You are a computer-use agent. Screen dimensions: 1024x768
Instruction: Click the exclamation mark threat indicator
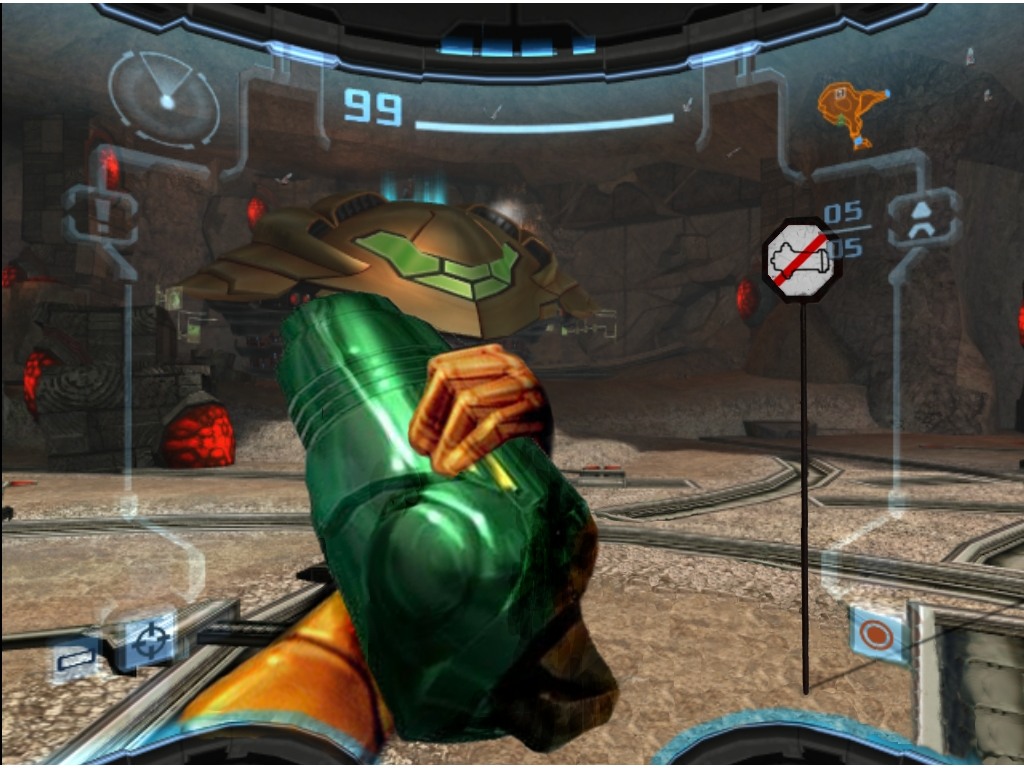point(100,214)
